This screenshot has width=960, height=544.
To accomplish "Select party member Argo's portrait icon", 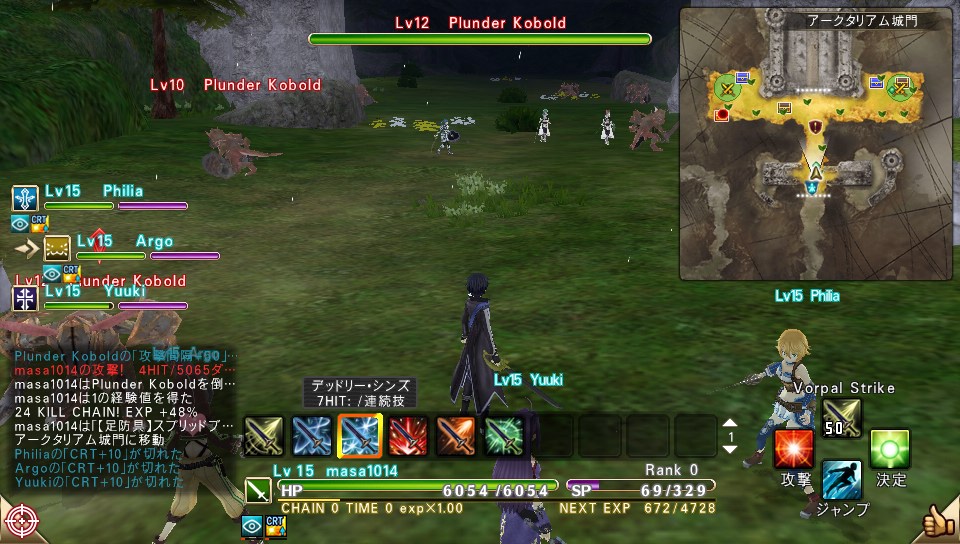I will (57, 247).
